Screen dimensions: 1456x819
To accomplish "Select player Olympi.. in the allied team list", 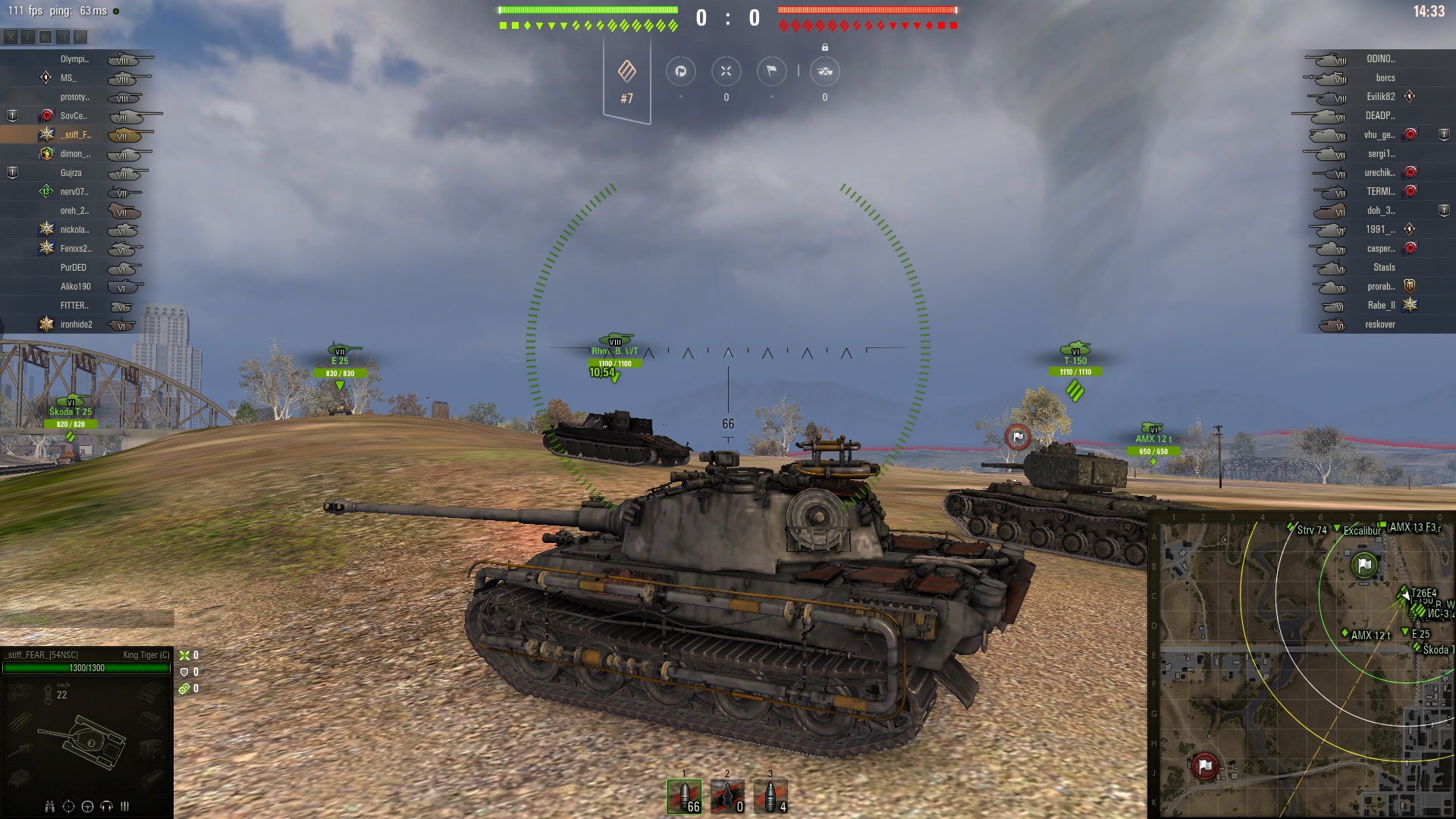I will click(74, 59).
